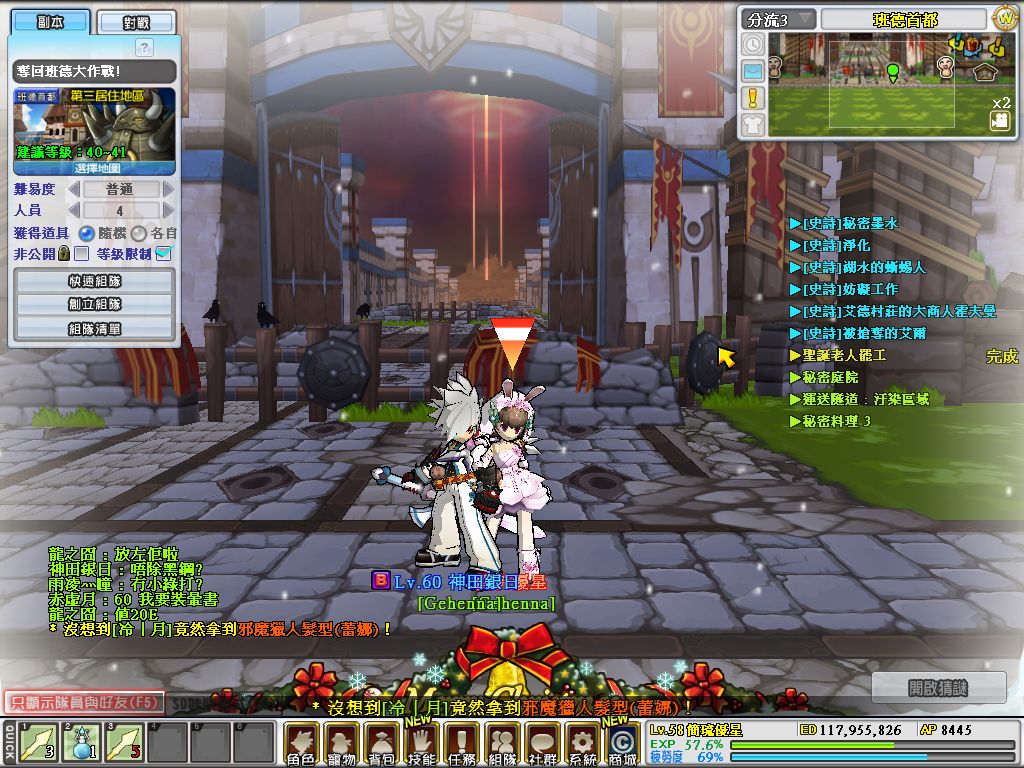Open the world map compass button
The width and height of the screenshot is (1024, 768).
coord(1004,18)
